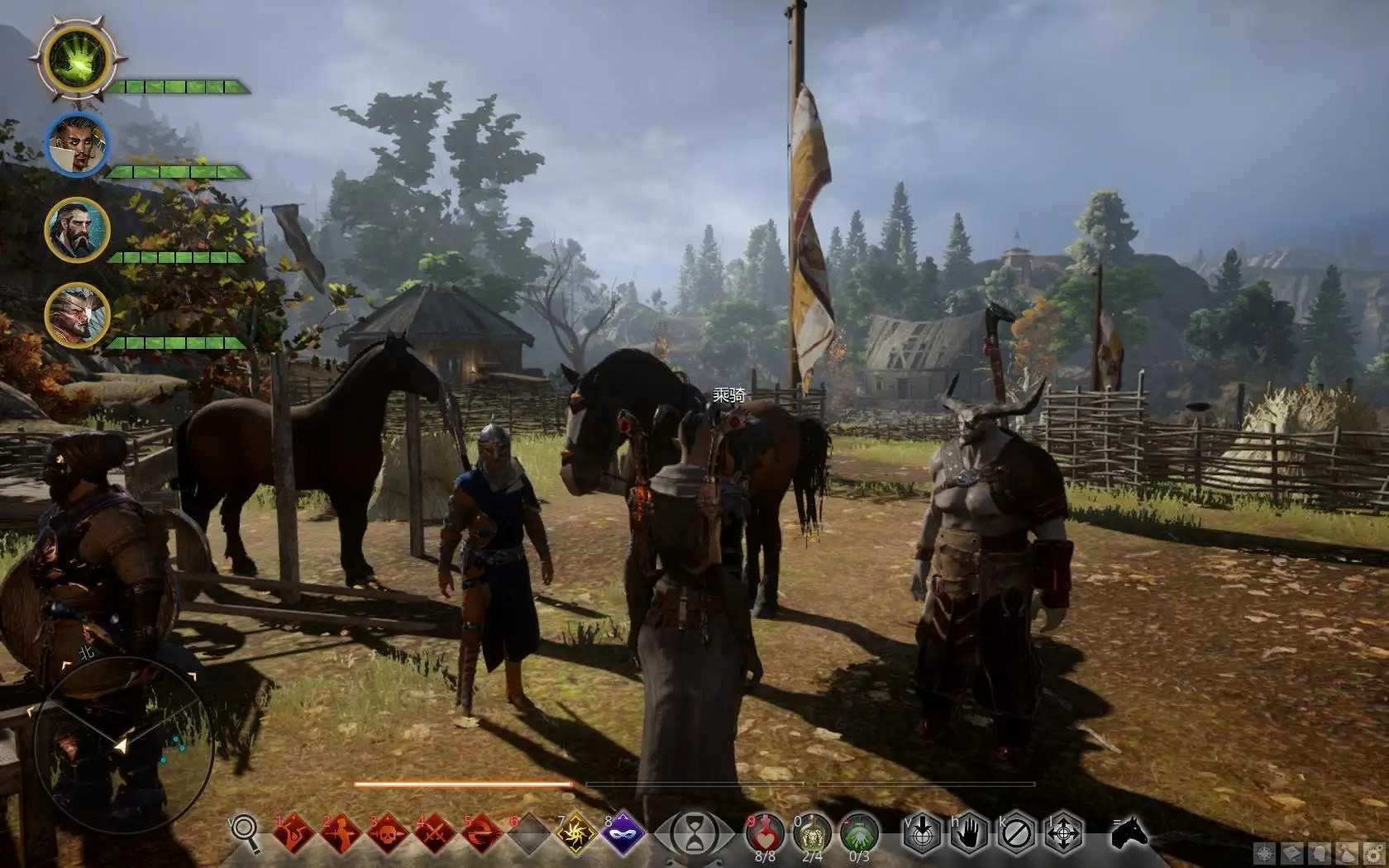Open the round compass minimap
Screen dimensions: 1389x868
[124, 744]
